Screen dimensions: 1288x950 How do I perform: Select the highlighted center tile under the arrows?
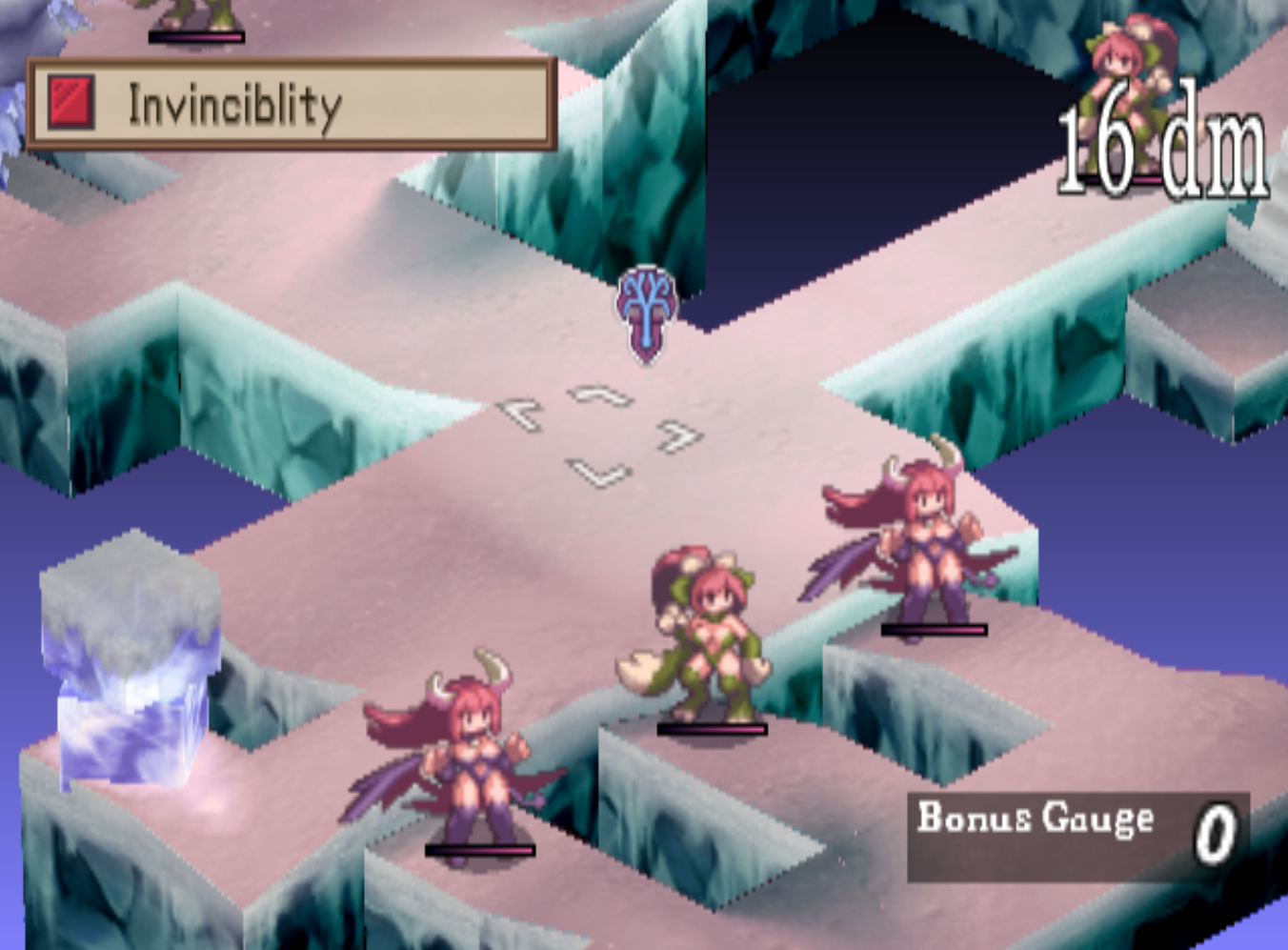(x=602, y=434)
